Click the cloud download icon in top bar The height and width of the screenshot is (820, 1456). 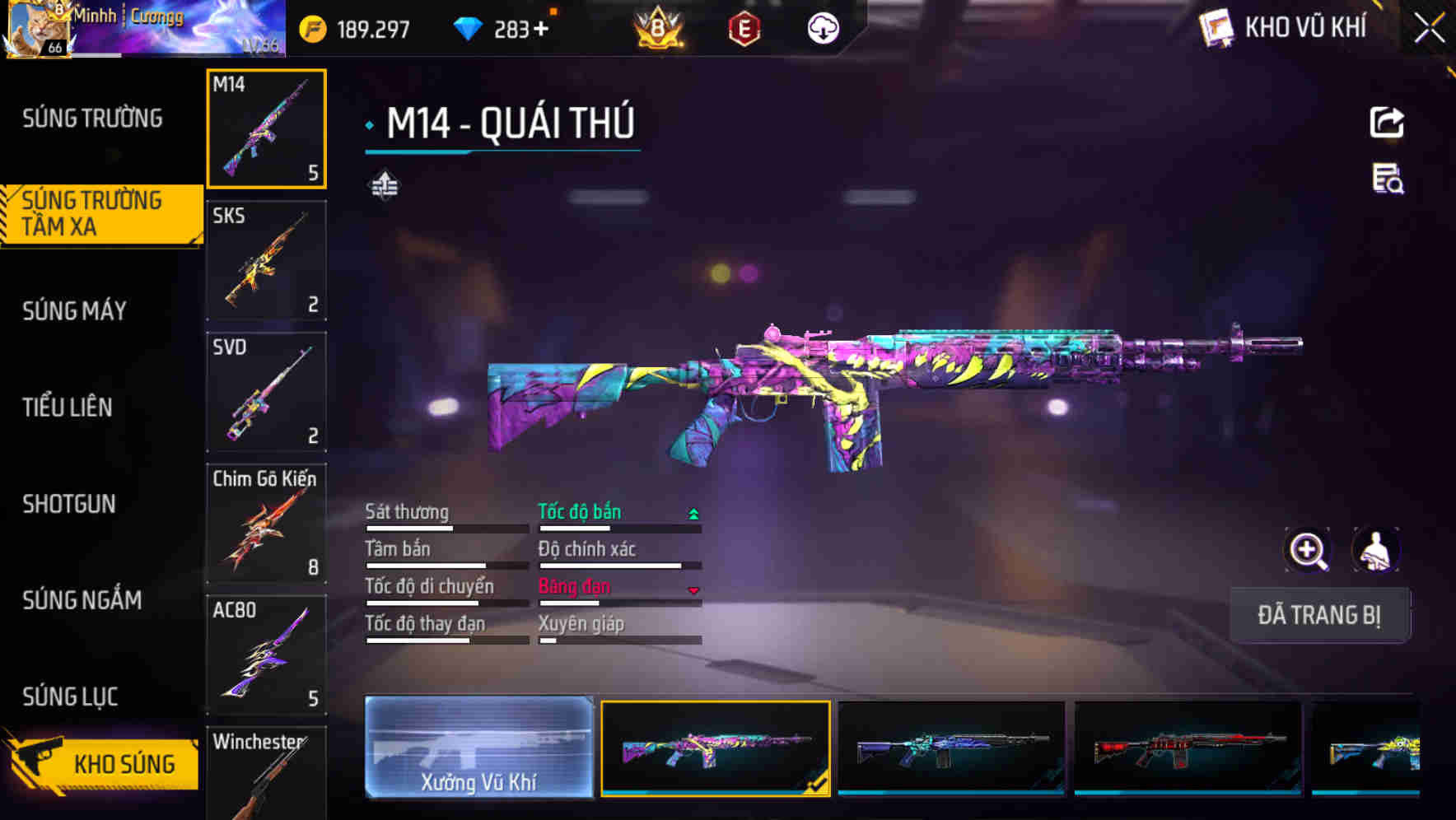823,27
